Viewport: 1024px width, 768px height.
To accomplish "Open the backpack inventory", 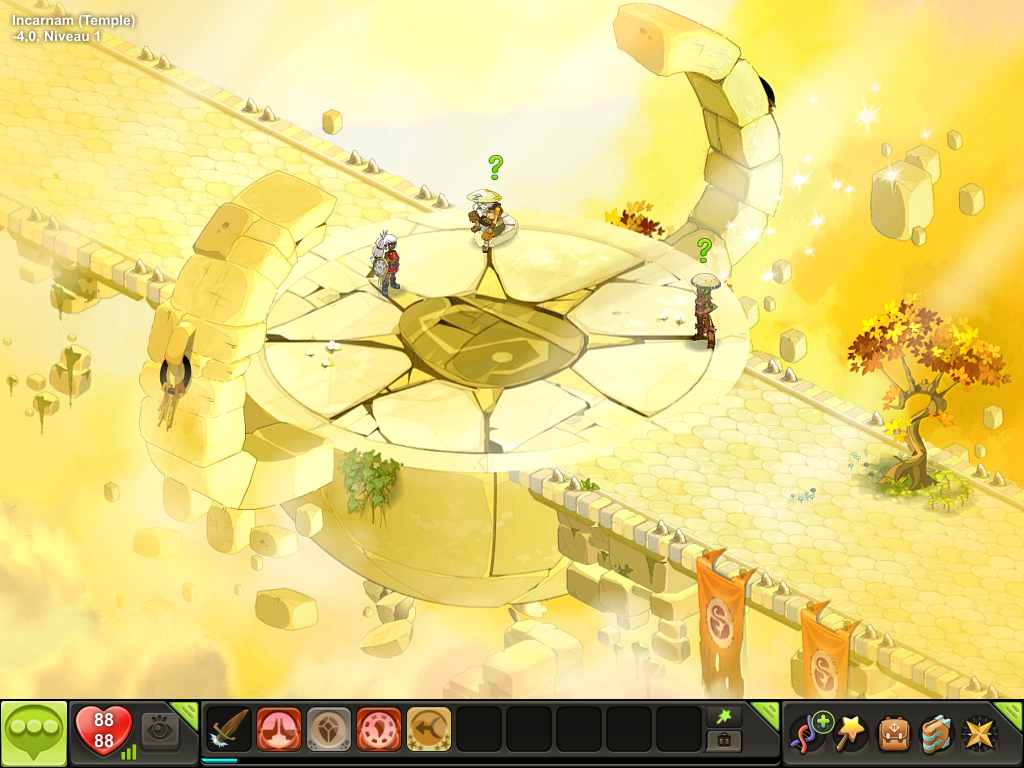I will click(x=893, y=733).
